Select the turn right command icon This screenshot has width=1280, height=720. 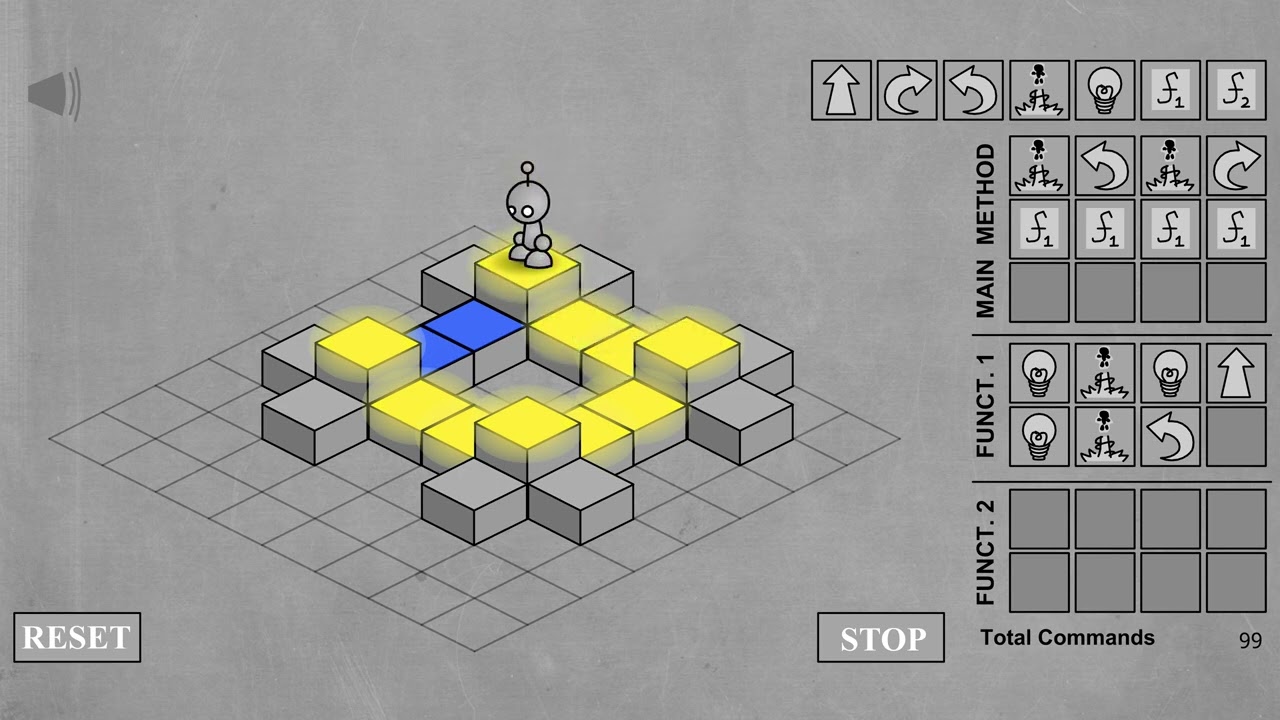[906, 90]
